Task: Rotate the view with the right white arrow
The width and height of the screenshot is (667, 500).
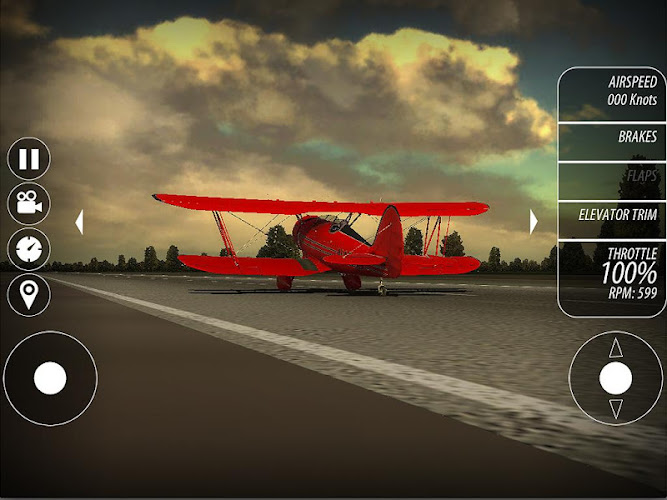Action: point(534,221)
